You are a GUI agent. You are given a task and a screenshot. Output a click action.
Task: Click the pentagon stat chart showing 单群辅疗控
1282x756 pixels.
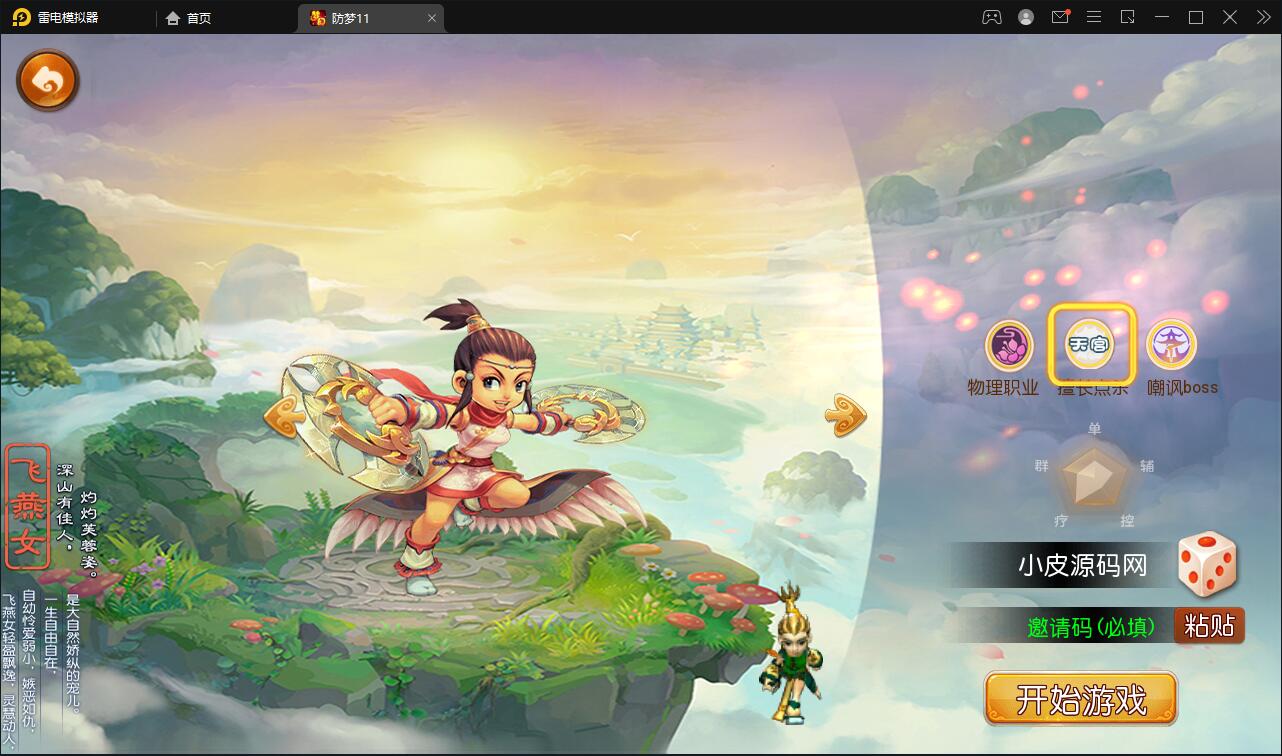click(1093, 477)
